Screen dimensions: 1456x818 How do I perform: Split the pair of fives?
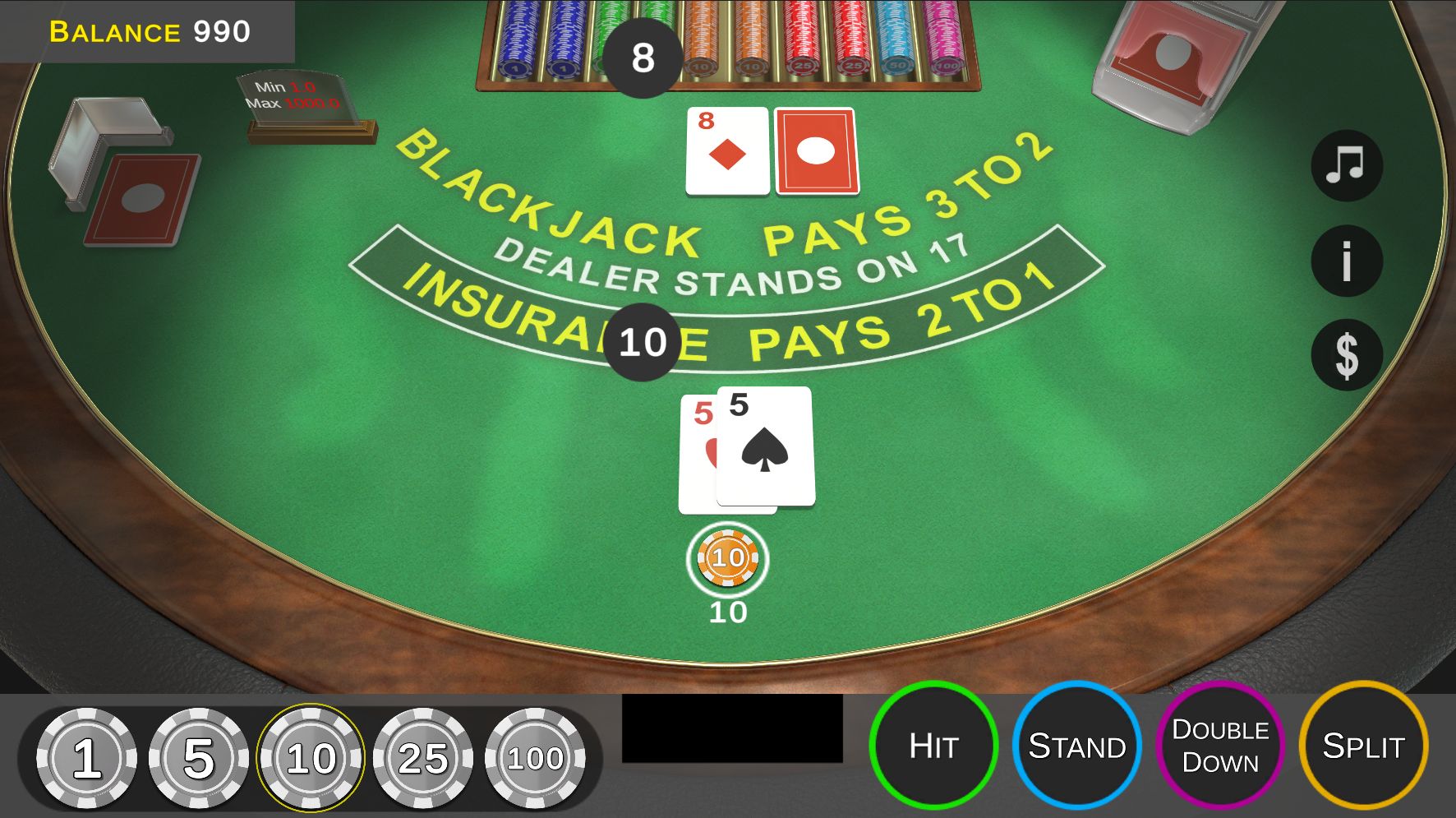(1363, 746)
